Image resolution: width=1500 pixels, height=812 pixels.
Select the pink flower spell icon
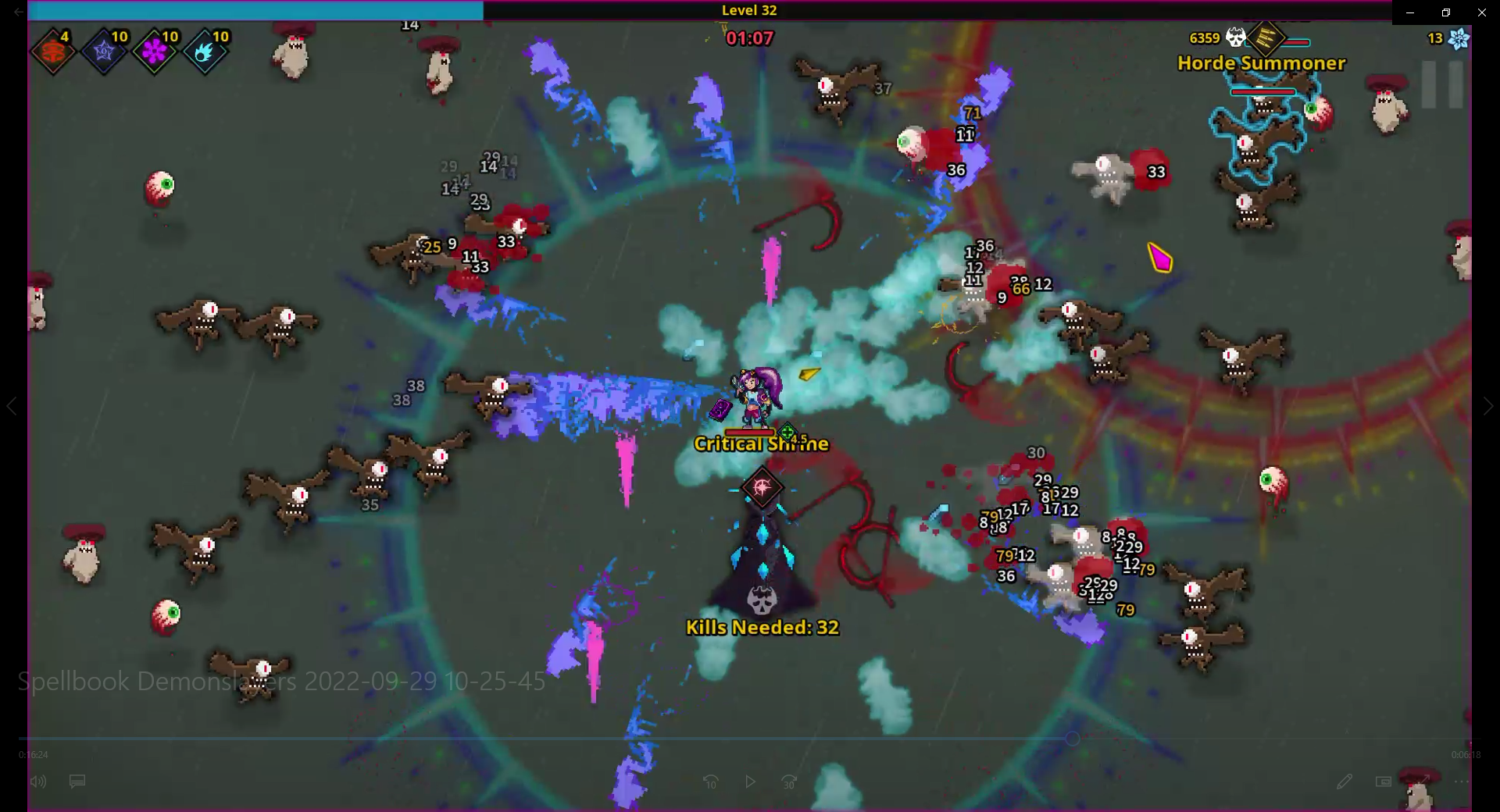tap(155, 51)
